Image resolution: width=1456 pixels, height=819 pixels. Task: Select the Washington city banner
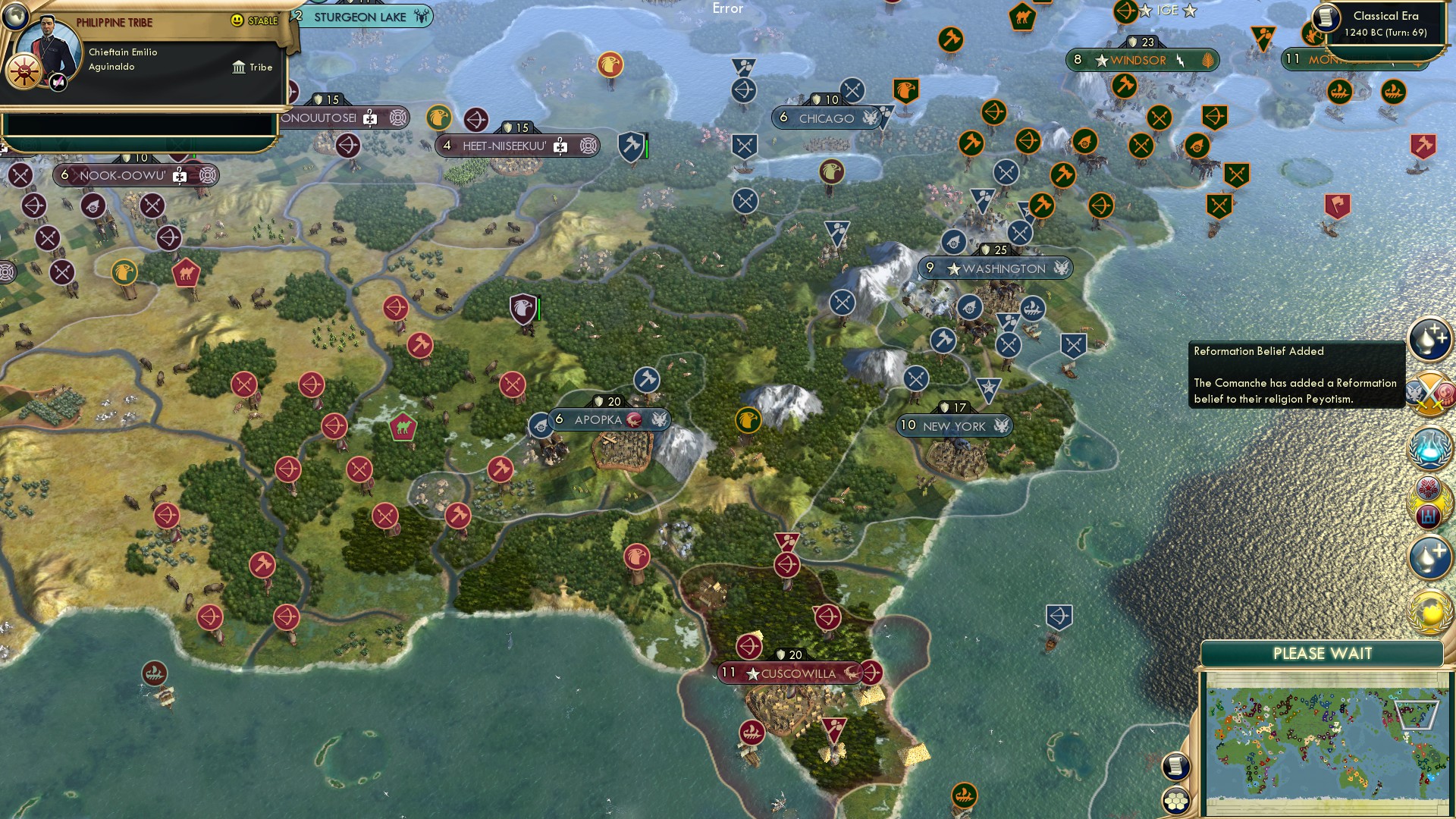996,268
